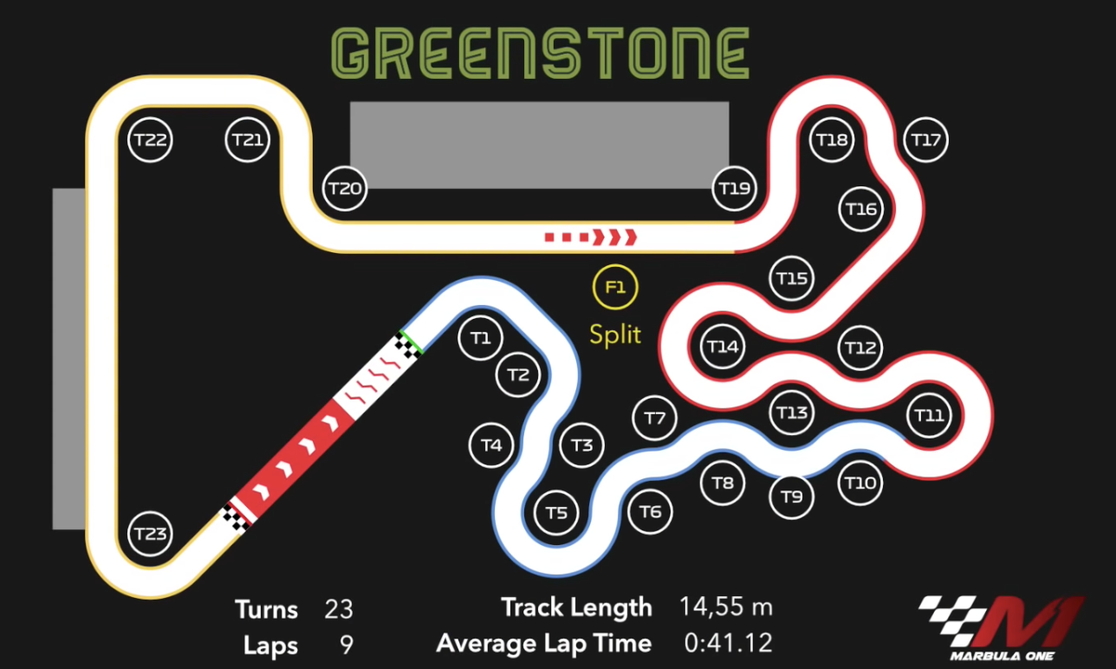Choose turn marker T14
Image resolution: width=1116 pixels, height=669 pixels.
click(722, 347)
